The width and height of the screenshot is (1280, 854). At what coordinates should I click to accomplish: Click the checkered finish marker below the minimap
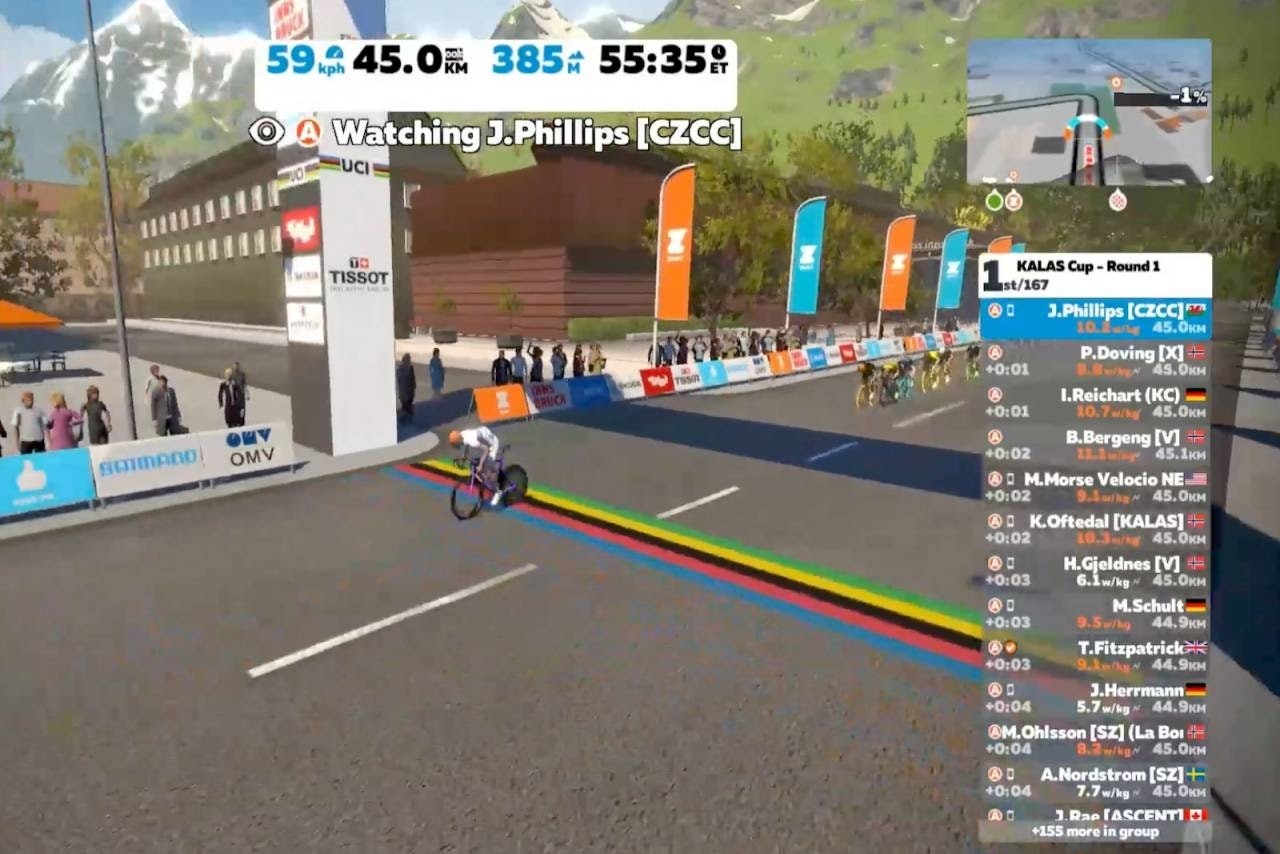pos(1118,199)
